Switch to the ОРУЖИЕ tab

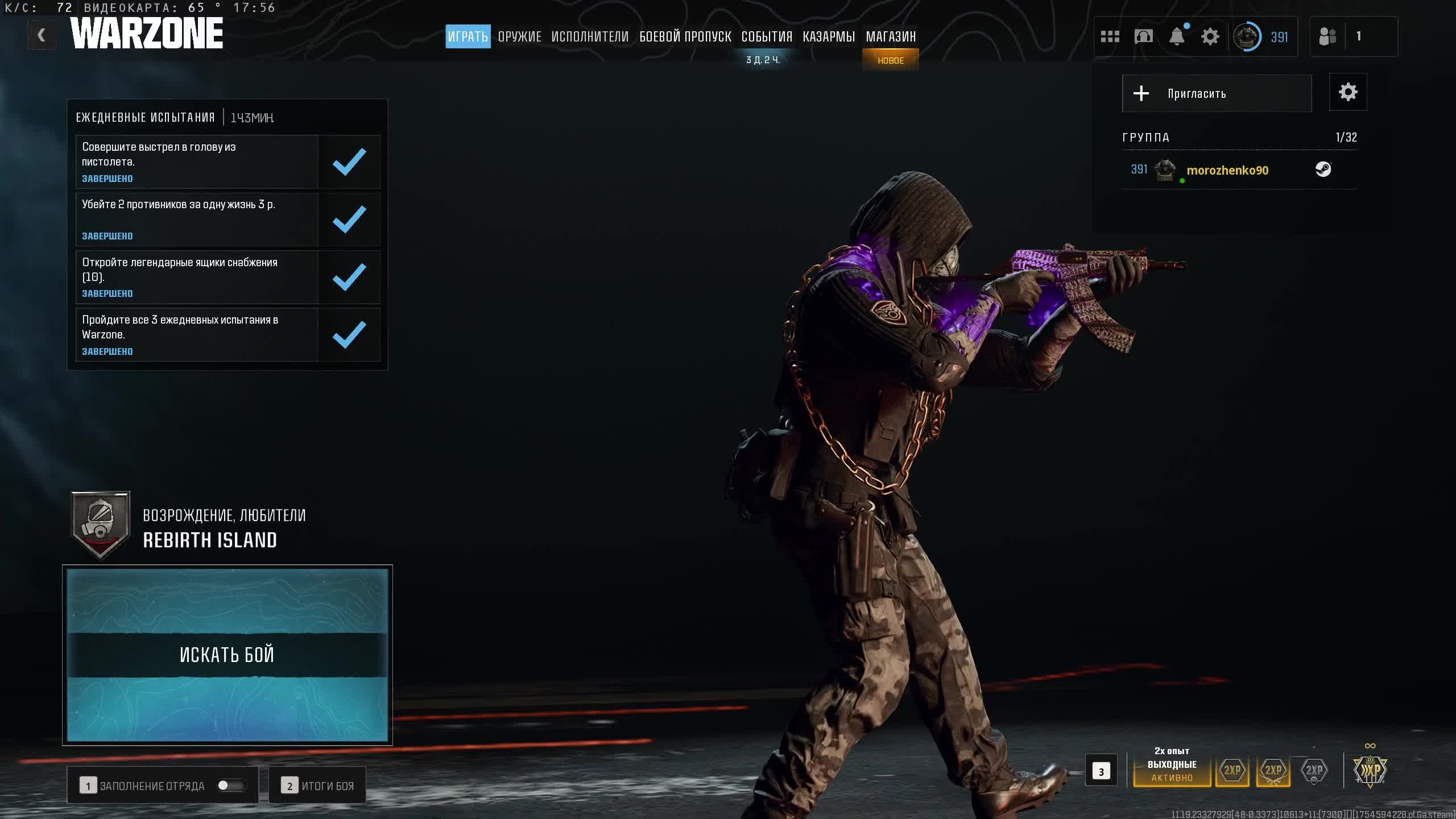pos(519,37)
